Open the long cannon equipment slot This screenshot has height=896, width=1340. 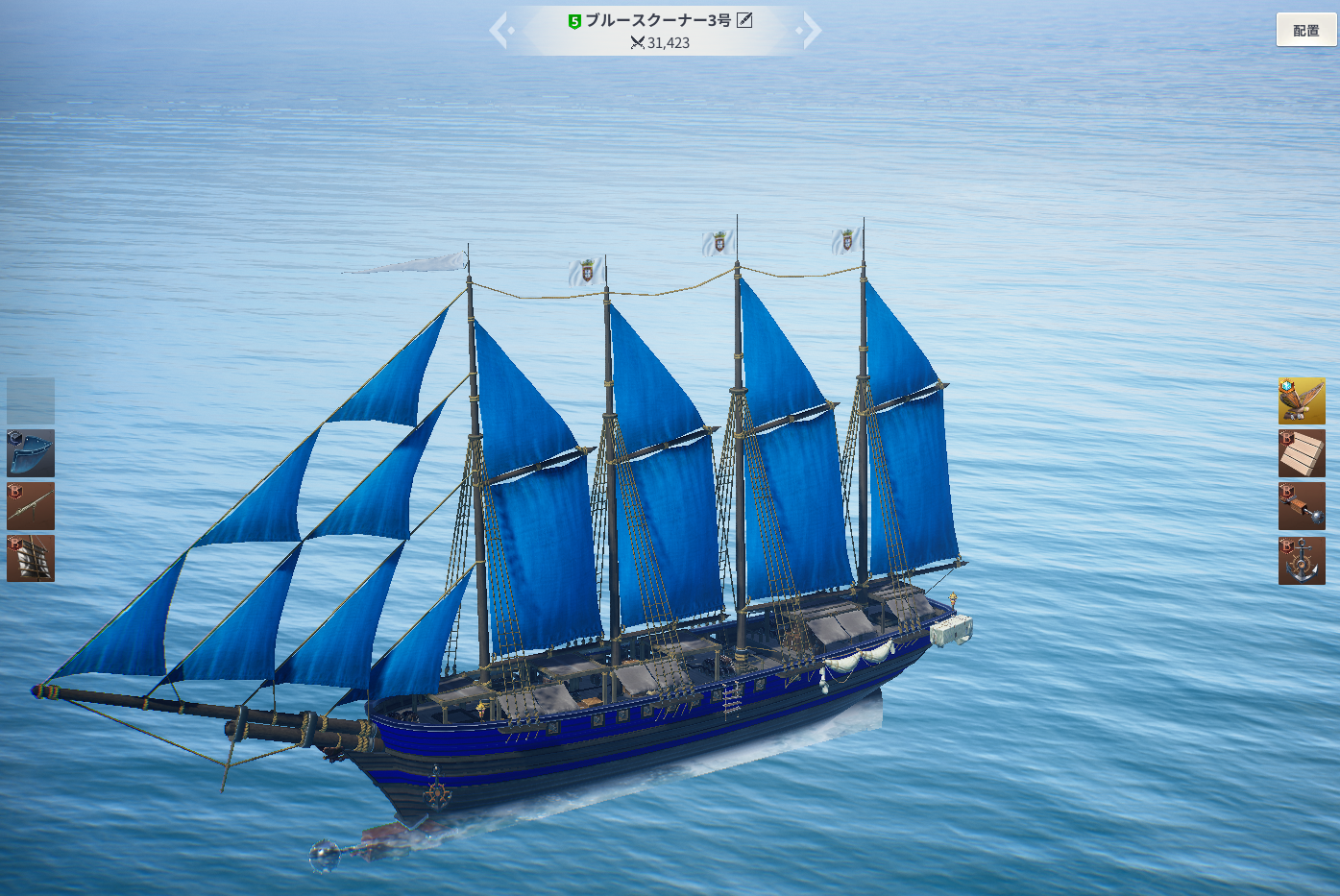pos(31,506)
